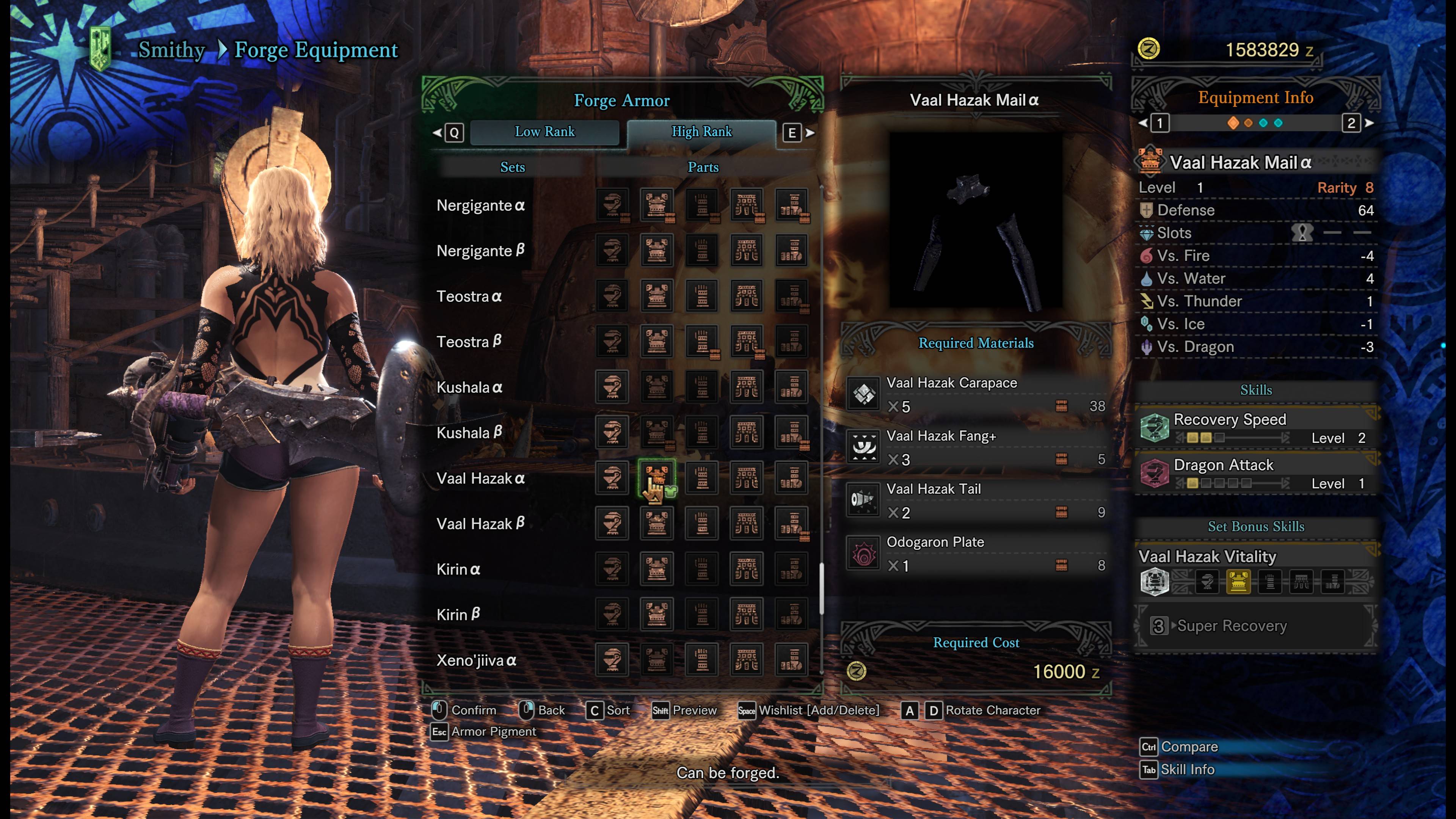Show the Recovery Speed skill entry

click(x=1256, y=428)
